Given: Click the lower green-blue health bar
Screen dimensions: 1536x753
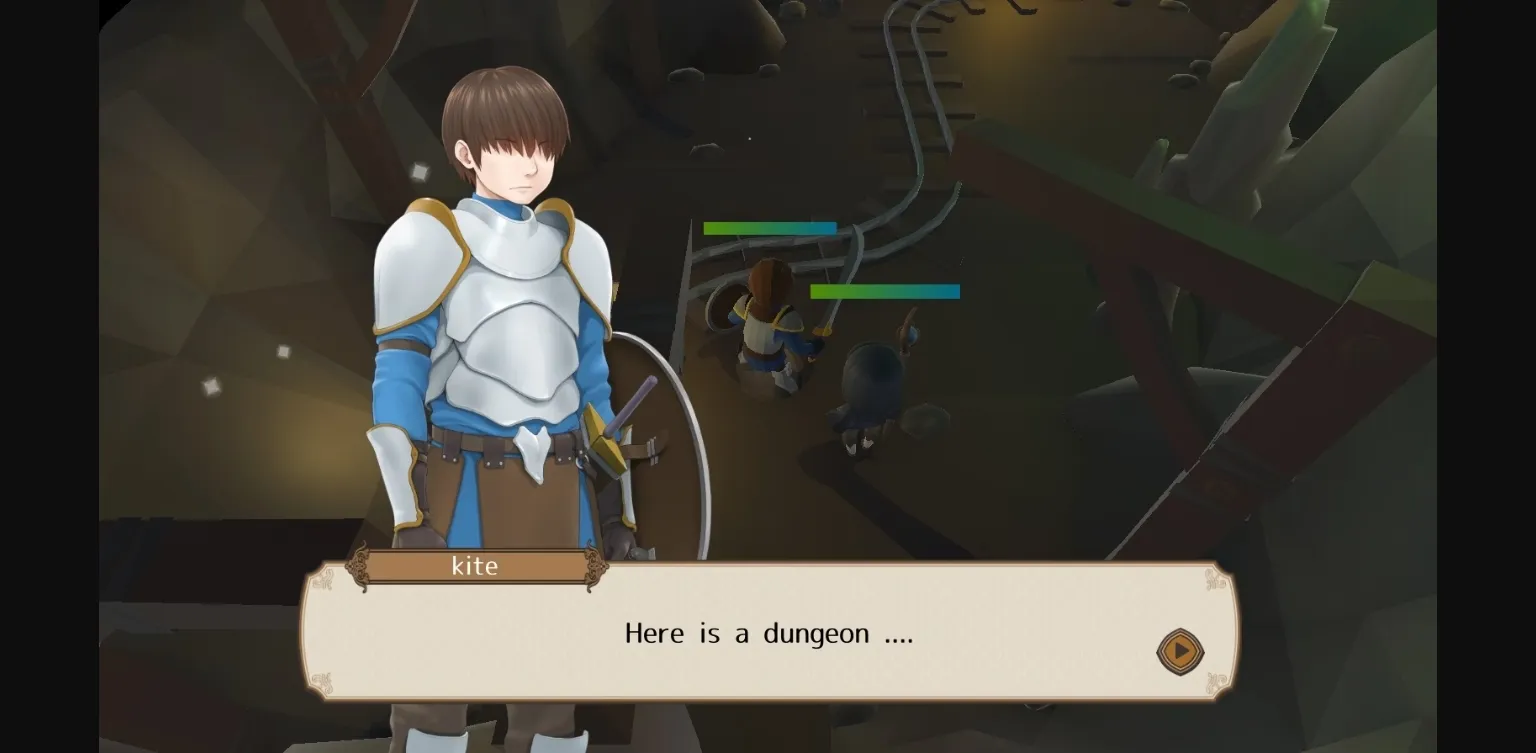Looking at the screenshot, I should [885, 292].
